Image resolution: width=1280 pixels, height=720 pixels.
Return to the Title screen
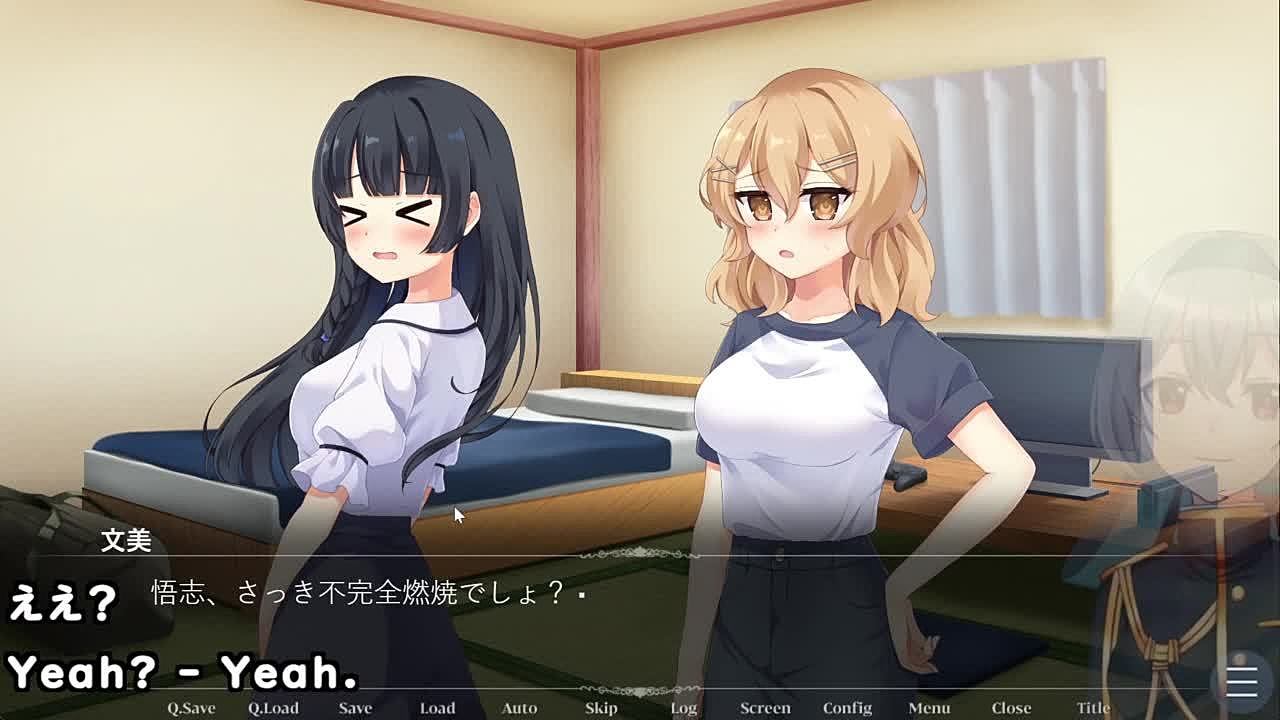(x=1093, y=707)
